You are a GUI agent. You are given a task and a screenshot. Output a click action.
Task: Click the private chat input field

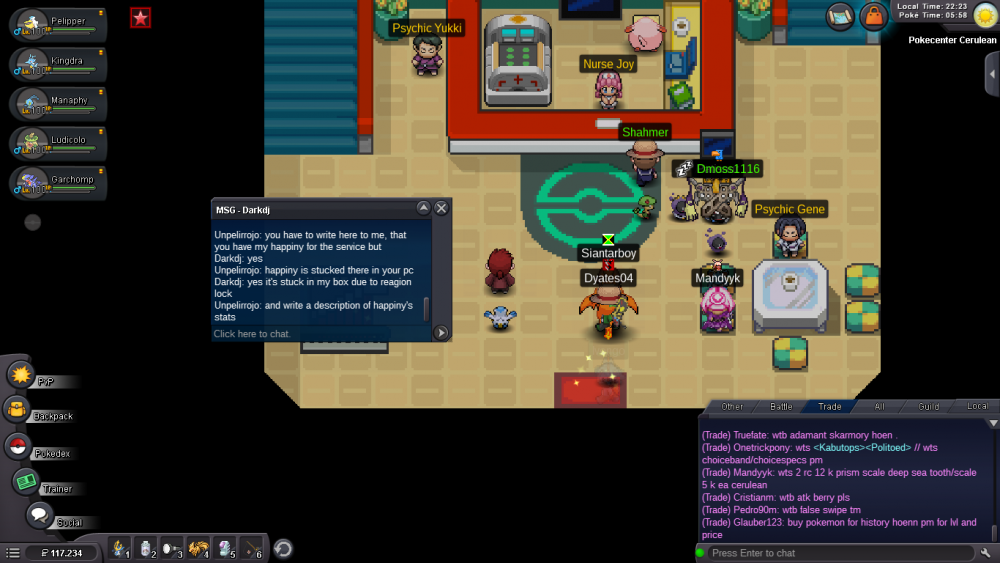coord(320,334)
